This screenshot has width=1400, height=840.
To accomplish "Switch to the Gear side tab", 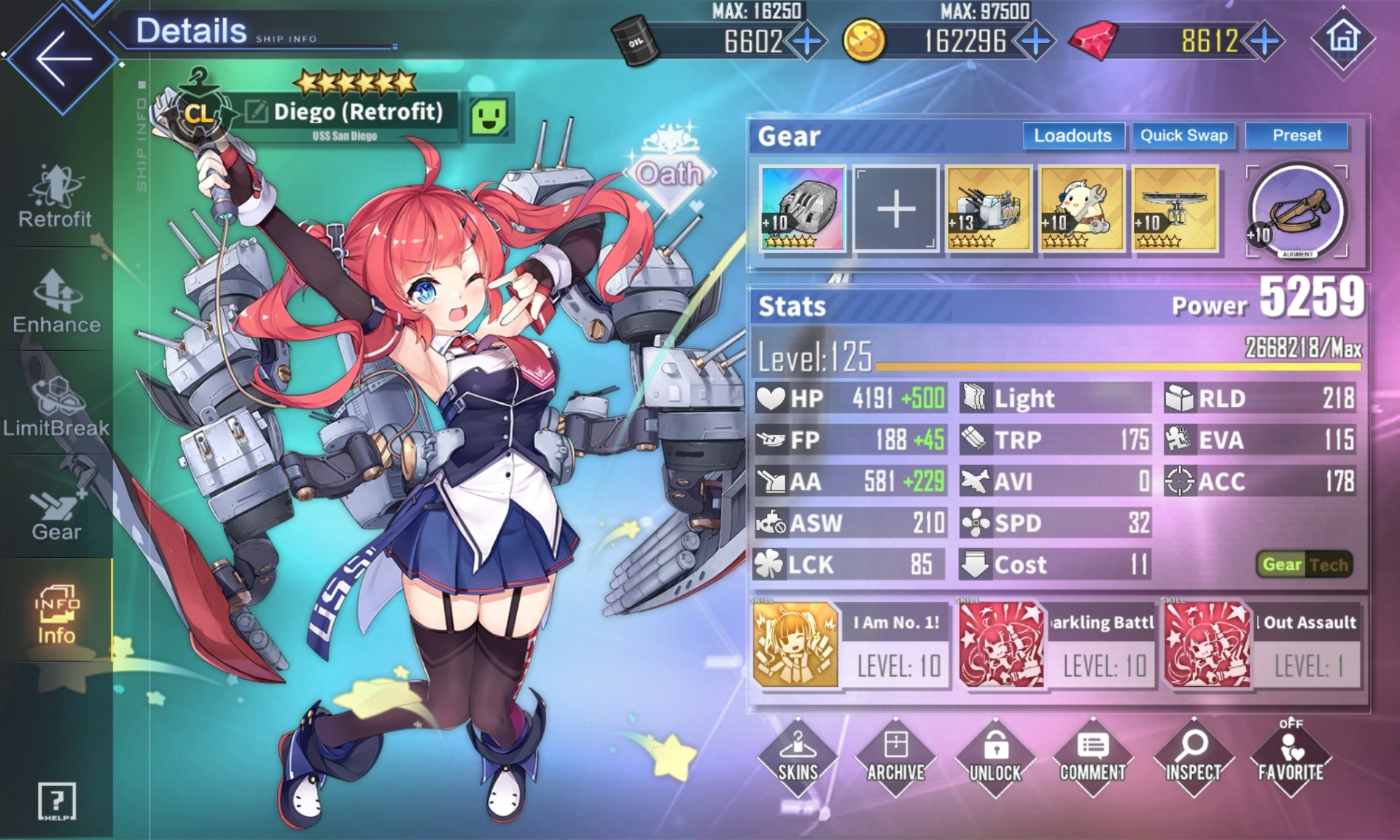I will [56, 512].
